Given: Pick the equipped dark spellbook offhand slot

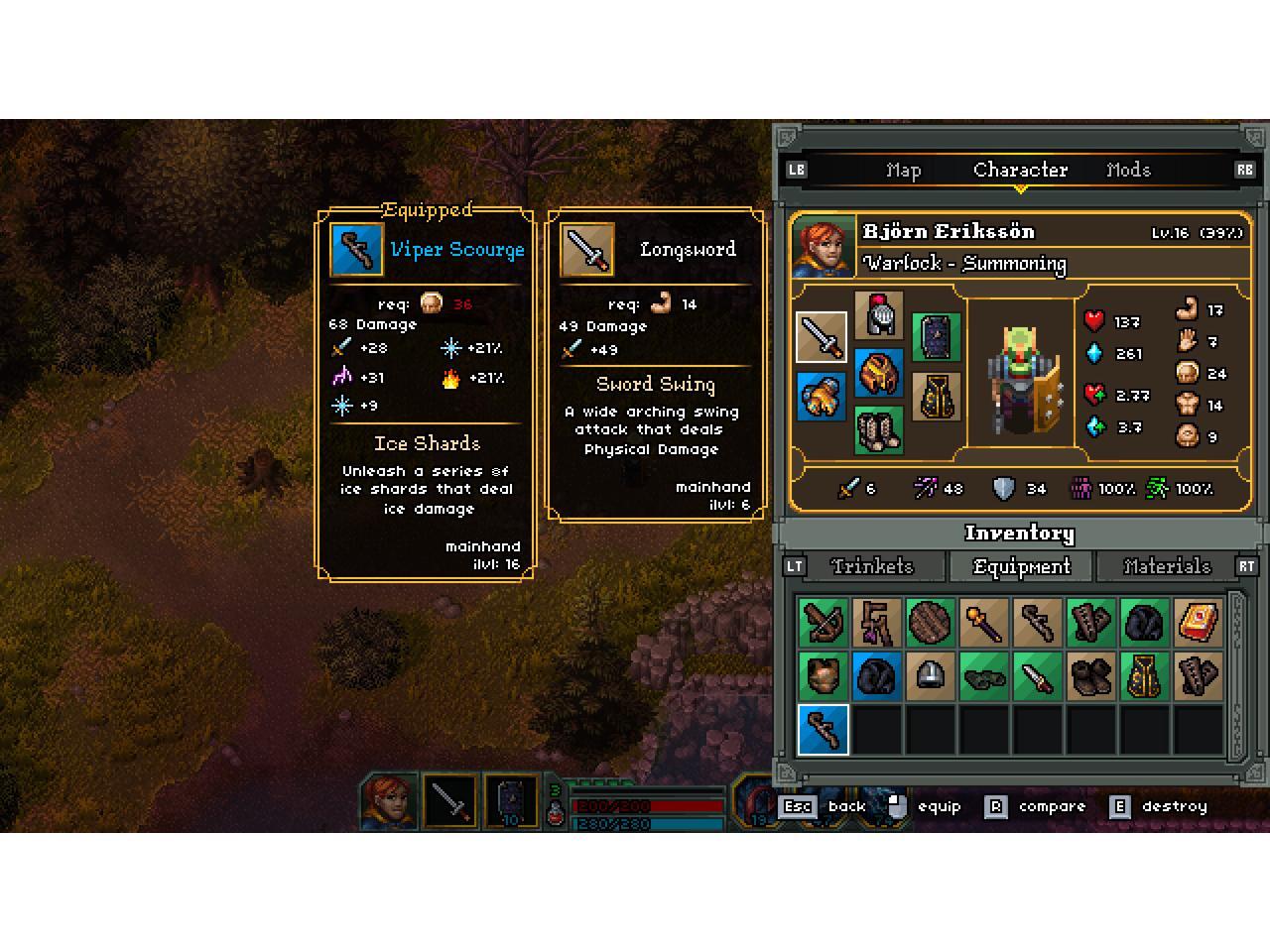Looking at the screenshot, I should 936,337.
